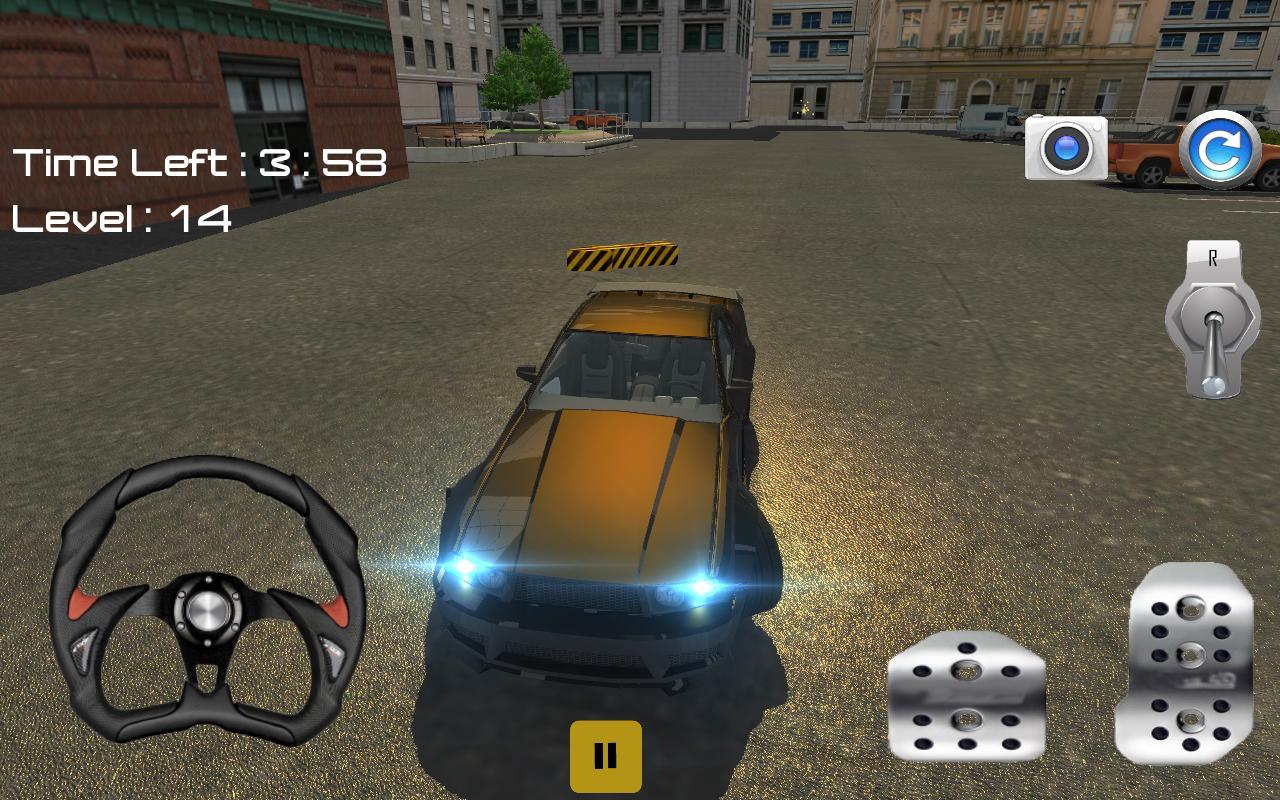Toggle the gear shifter to reverse
The image size is (1280, 800).
[x=1212, y=320]
